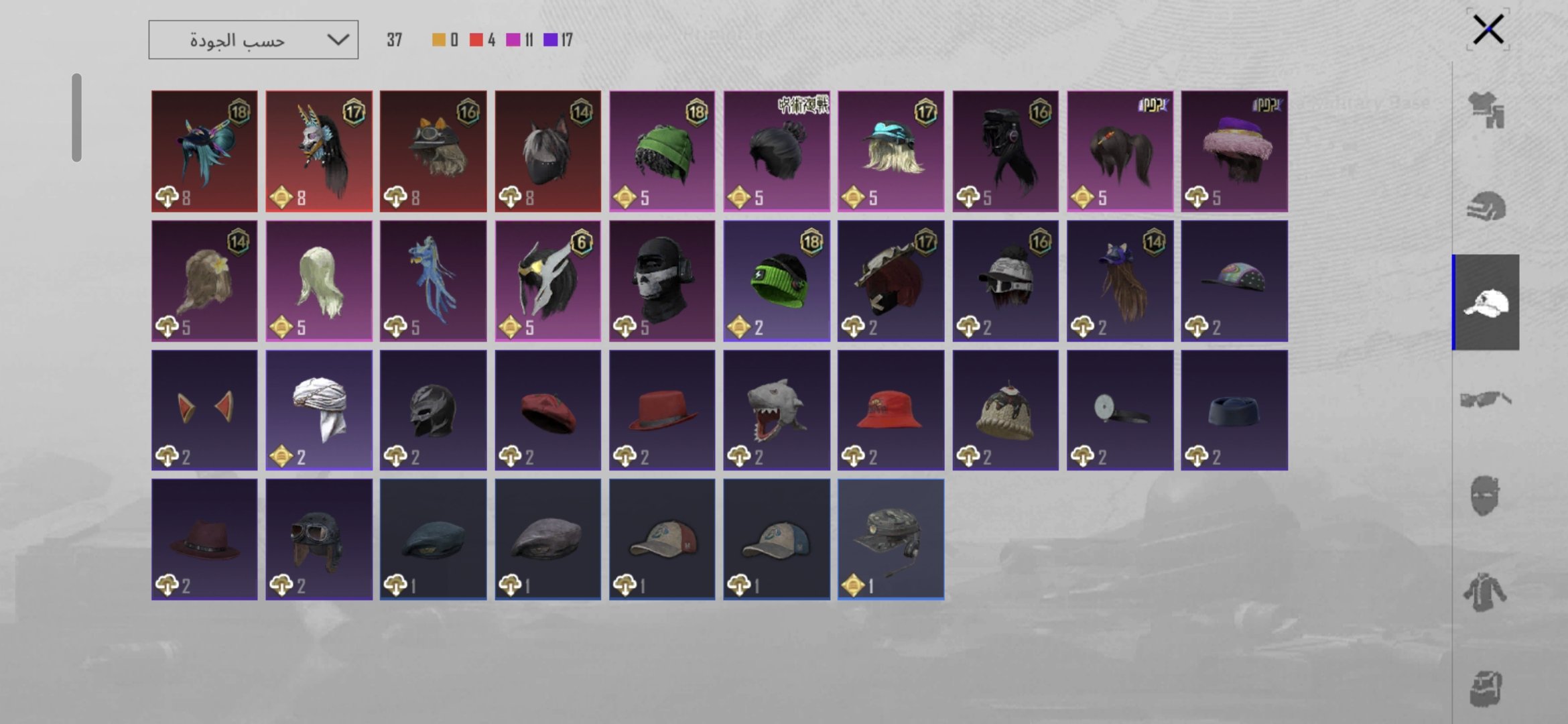Screen dimensions: 1568x724
Task: Open the sort-by-quality dropdown
Action: (x=253, y=40)
